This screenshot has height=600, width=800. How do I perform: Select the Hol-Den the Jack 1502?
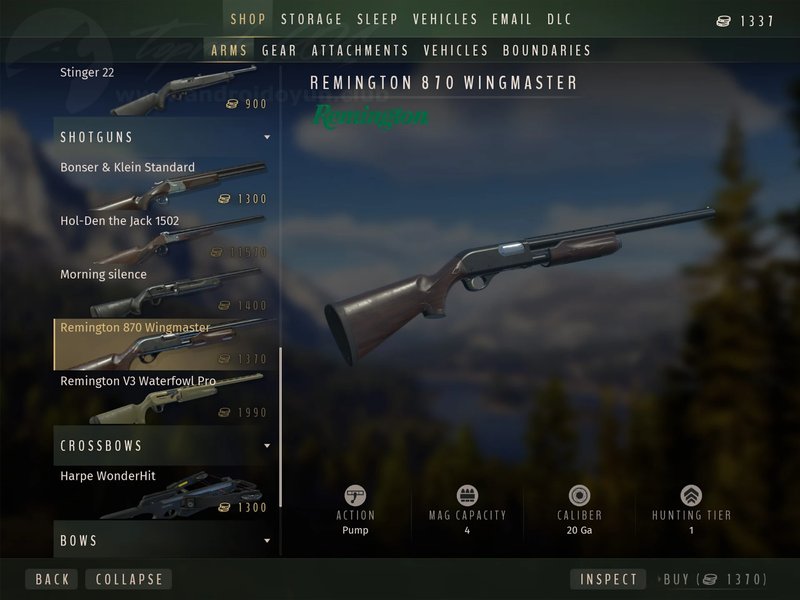click(x=163, y=237)
